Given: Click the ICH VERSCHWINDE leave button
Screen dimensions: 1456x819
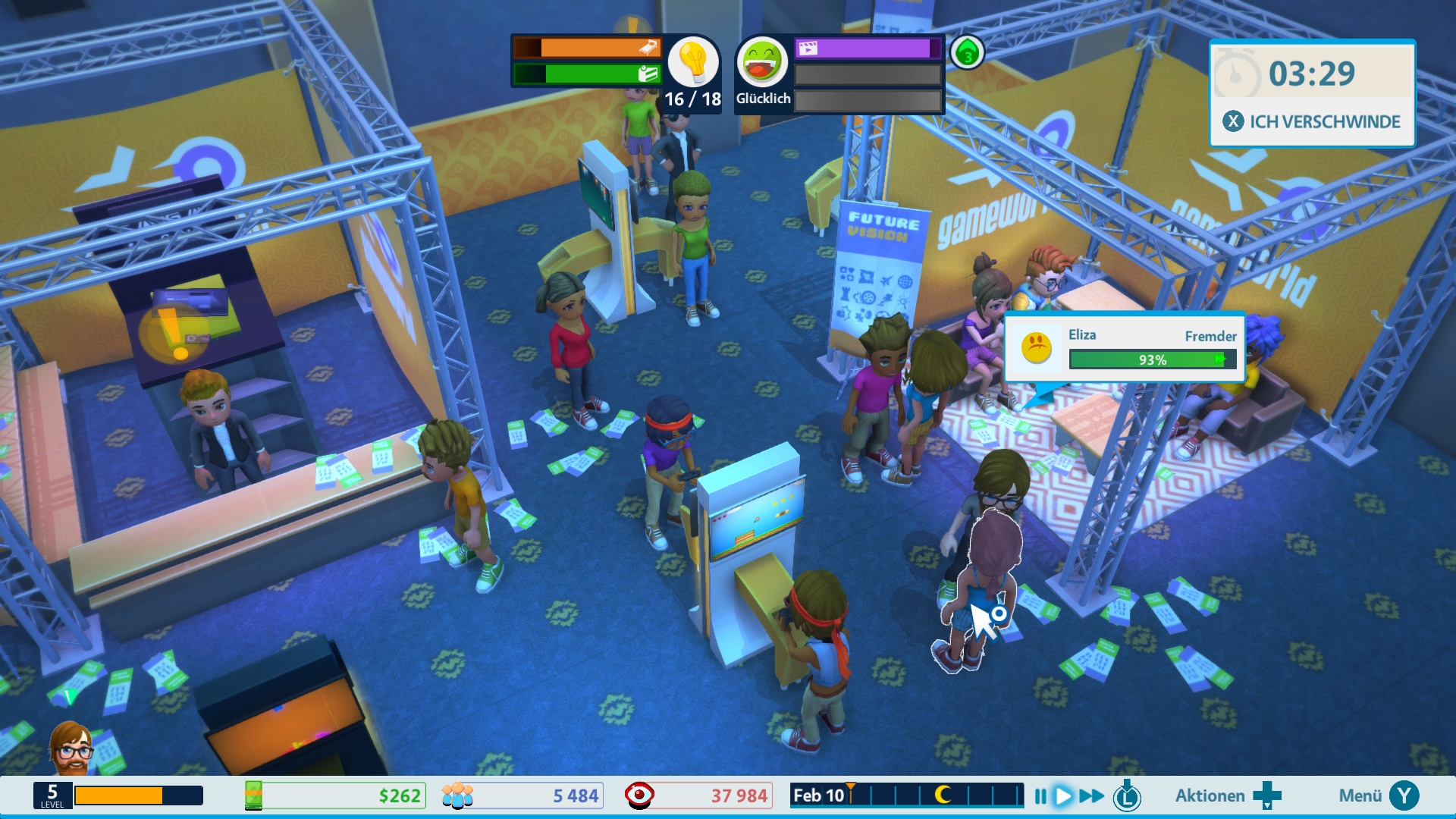Looking at the screenshot, I should (x=1312, y=121).
